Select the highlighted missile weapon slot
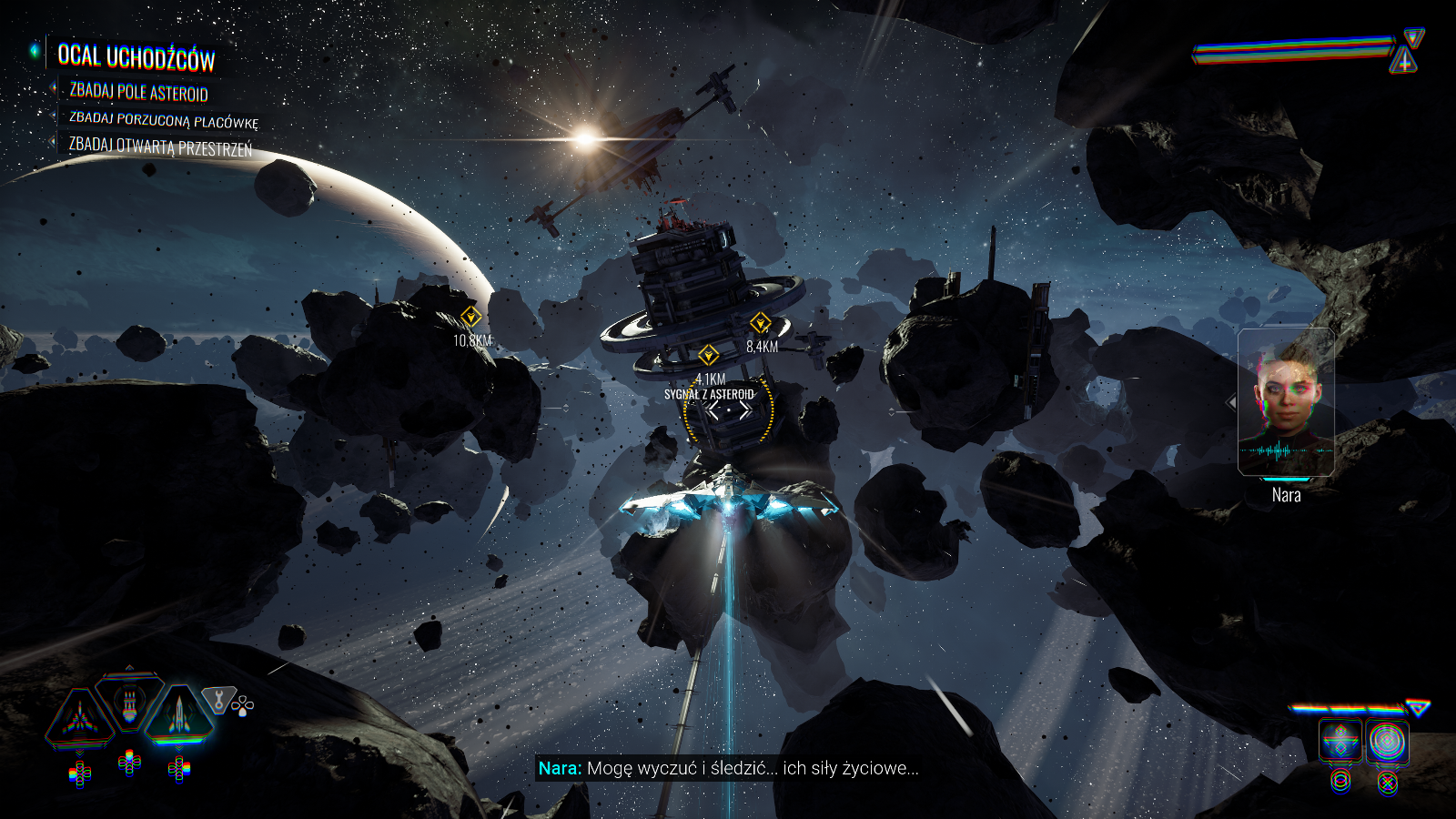This screenshot has height=819, width=1456. pos(178,713)
